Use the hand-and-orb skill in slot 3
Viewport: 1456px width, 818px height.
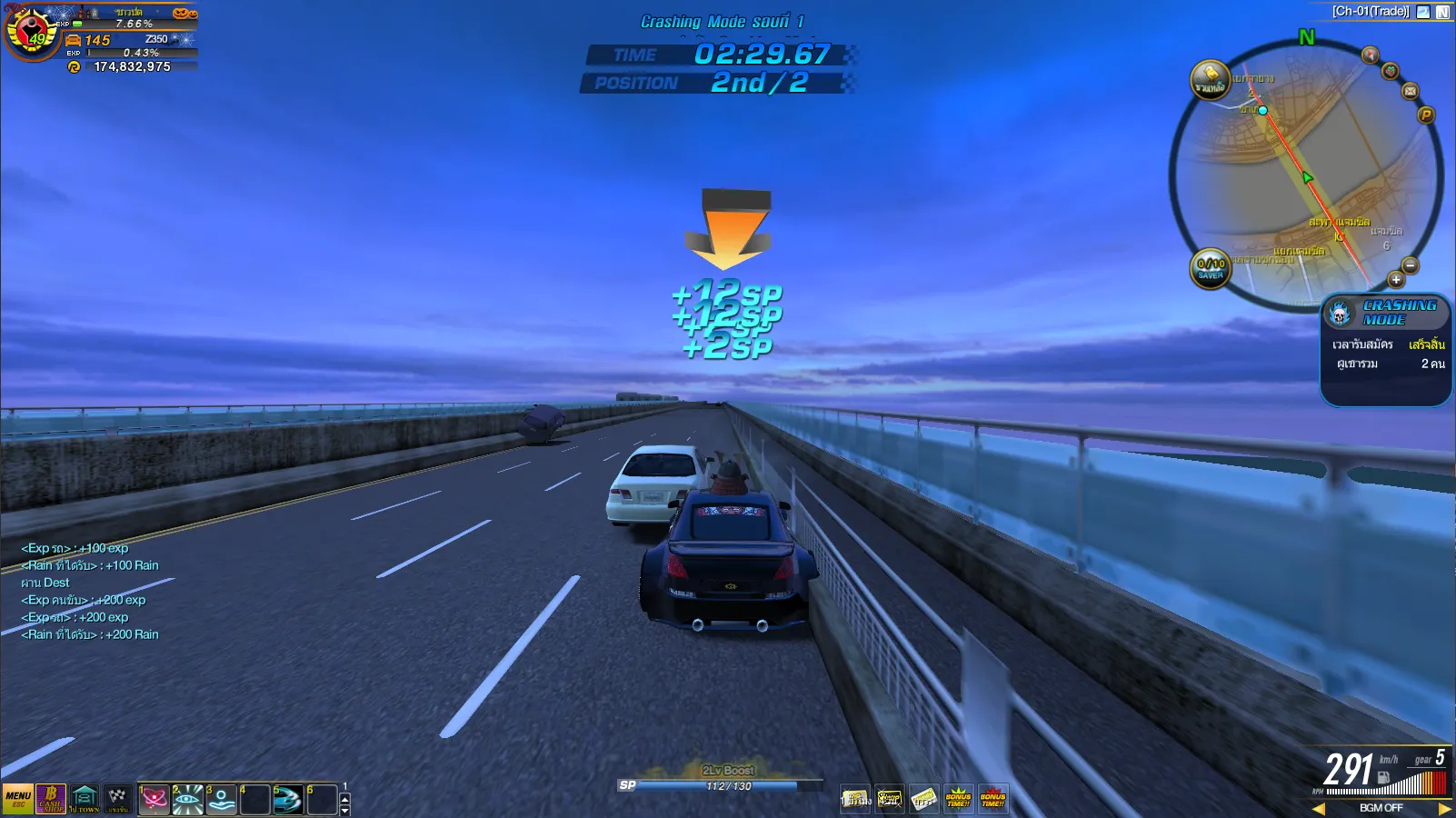pos(221,800)
